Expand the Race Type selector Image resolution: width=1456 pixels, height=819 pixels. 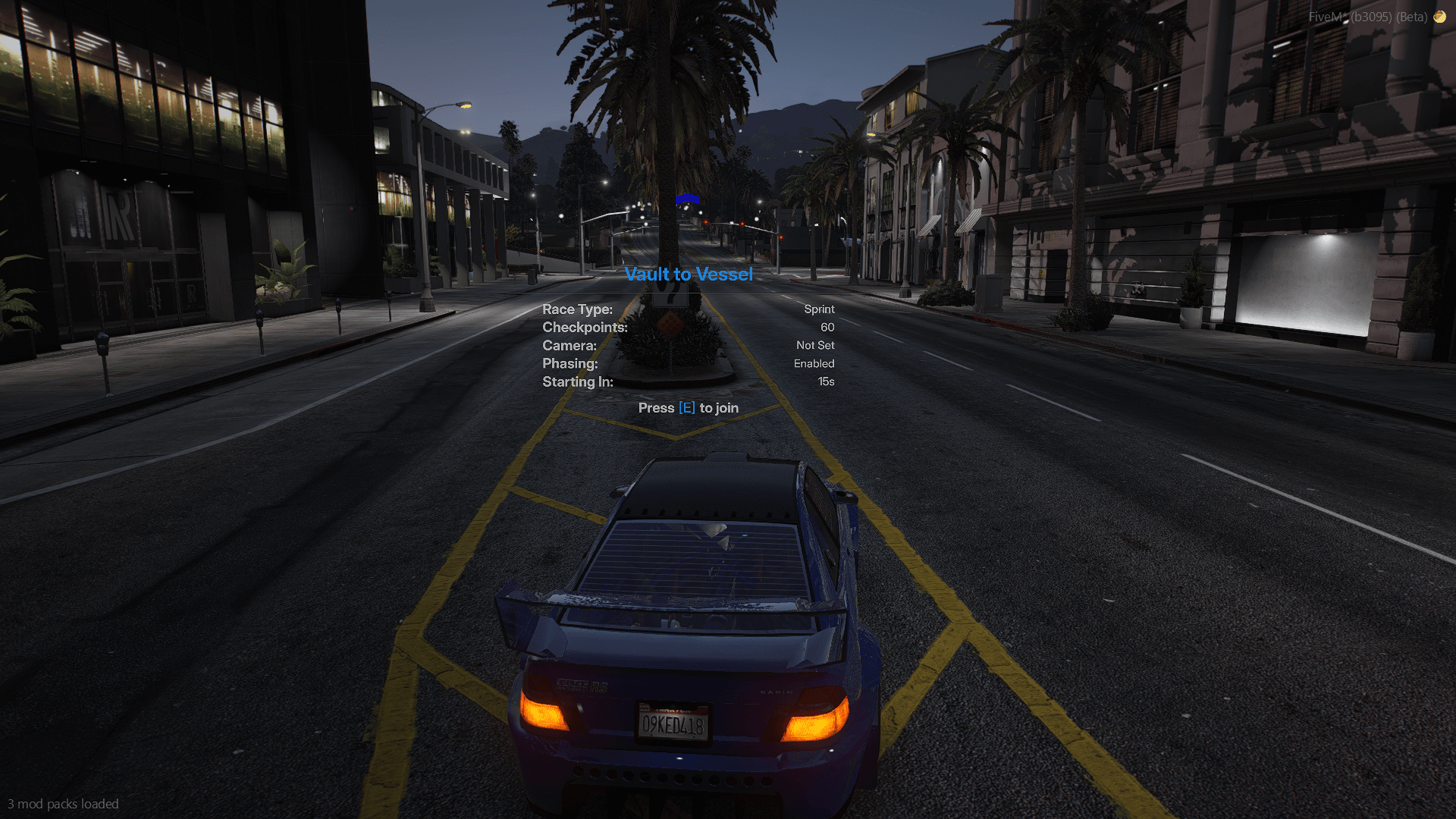tap(577, 309)
